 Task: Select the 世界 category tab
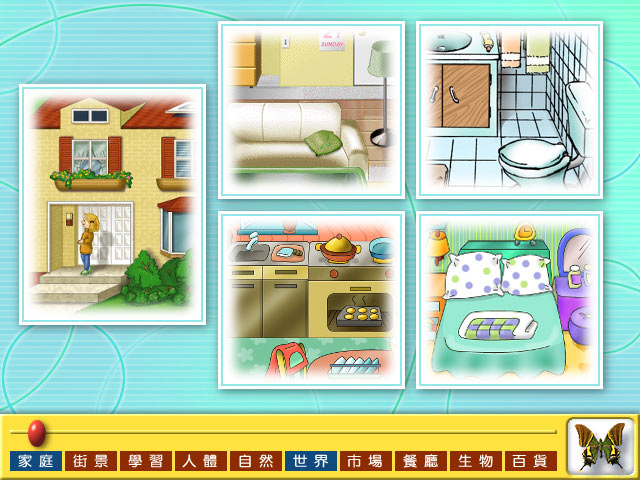pos(311,461)
